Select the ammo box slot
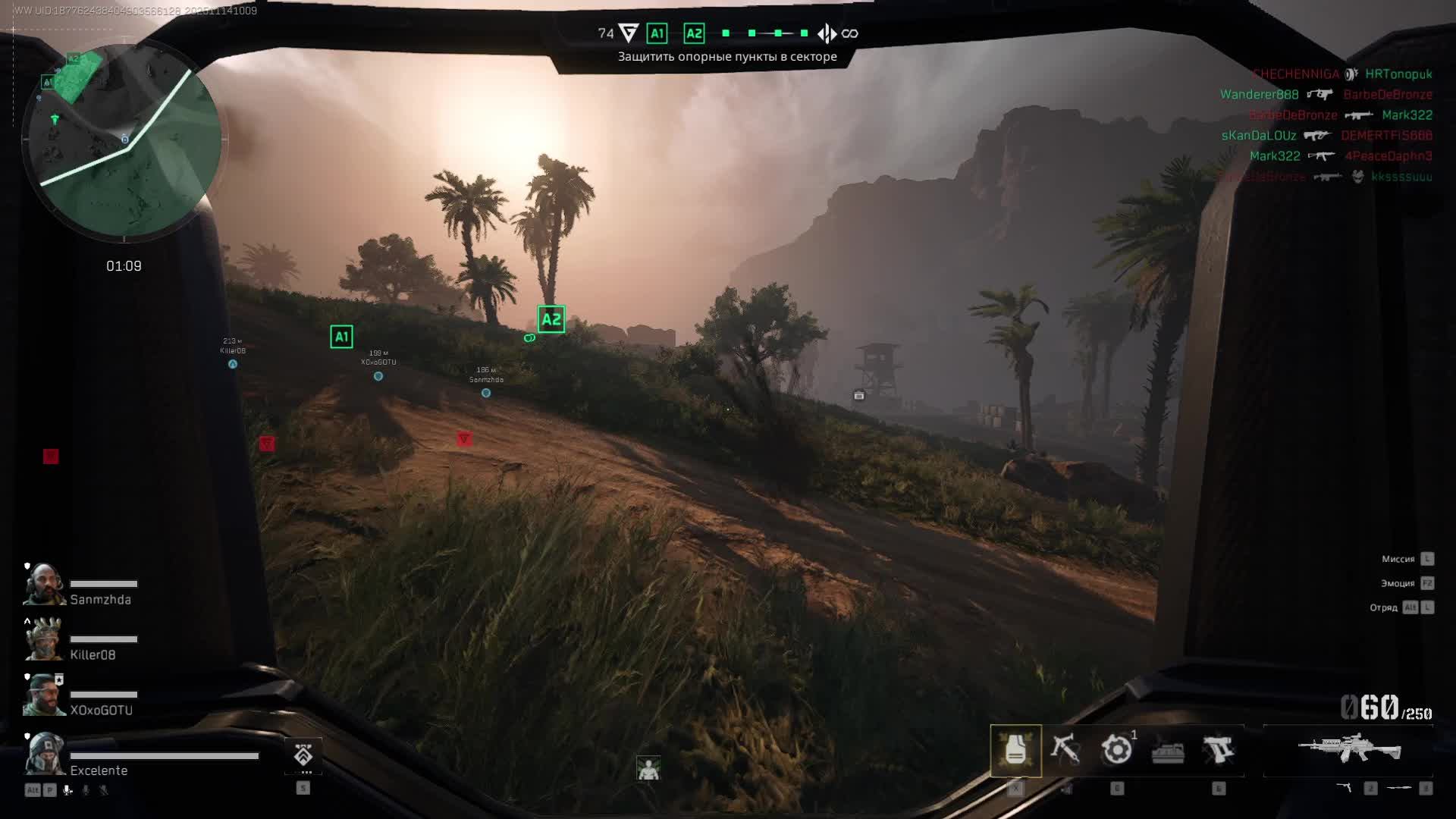Viewport: 1456px width, 819px height. (1168, 752)
